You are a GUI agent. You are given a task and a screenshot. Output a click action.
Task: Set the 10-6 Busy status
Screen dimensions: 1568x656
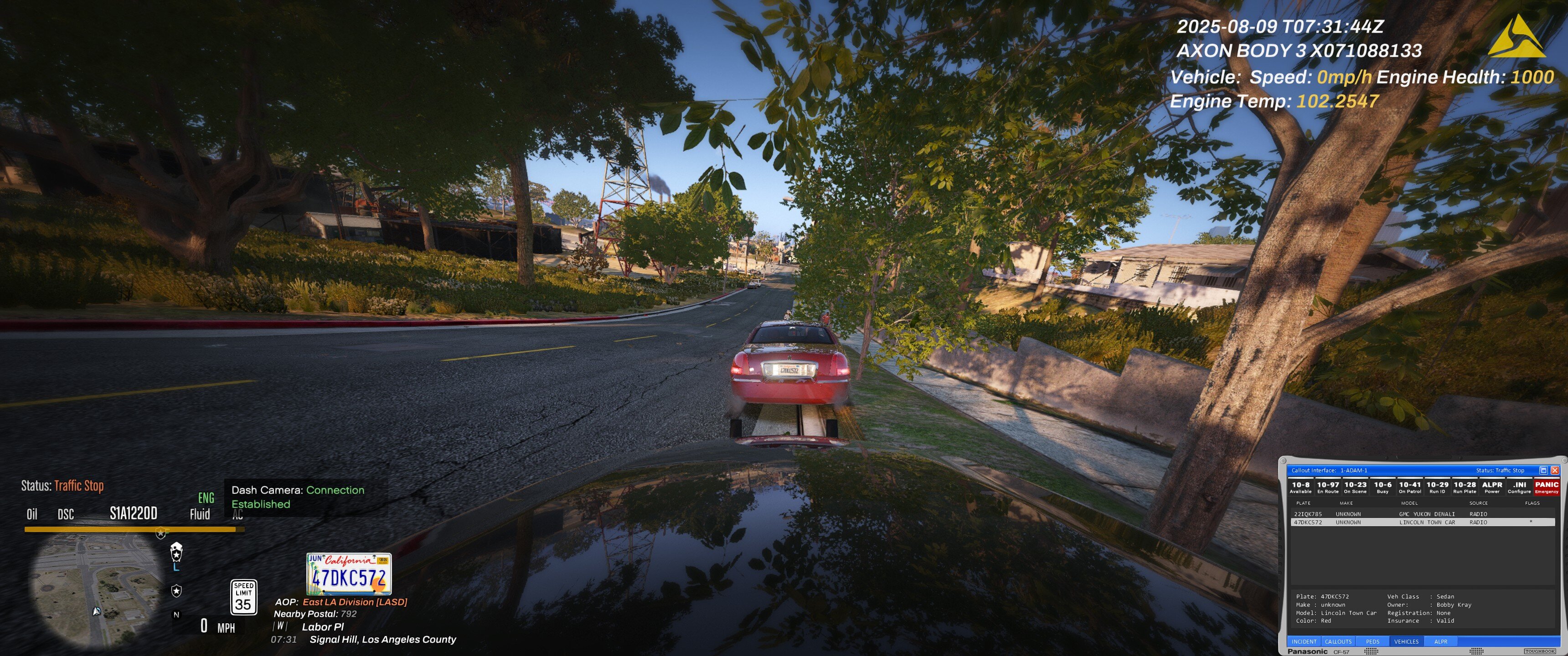coord(1382,487)
